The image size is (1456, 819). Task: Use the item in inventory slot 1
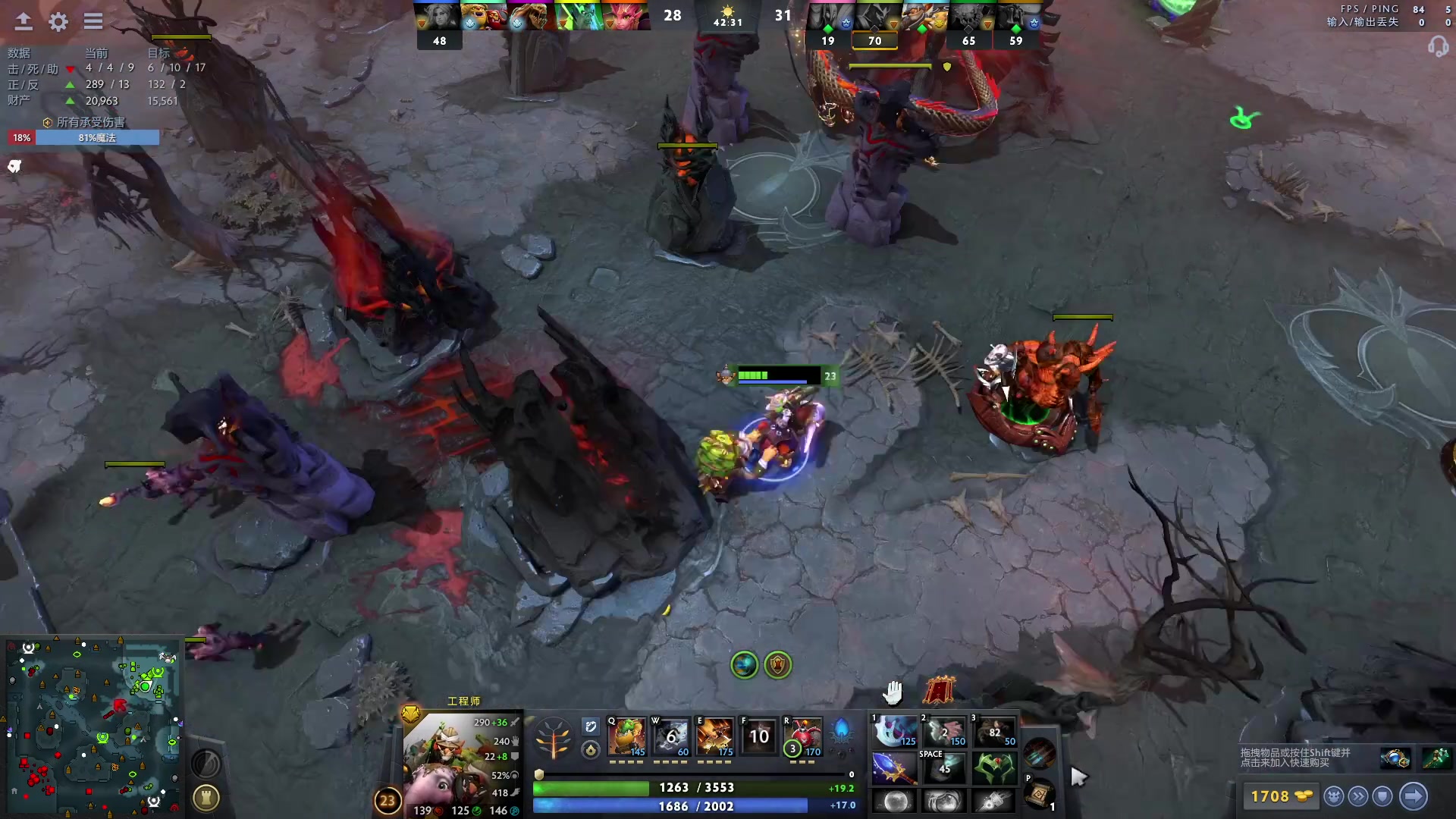click(894, 732)
